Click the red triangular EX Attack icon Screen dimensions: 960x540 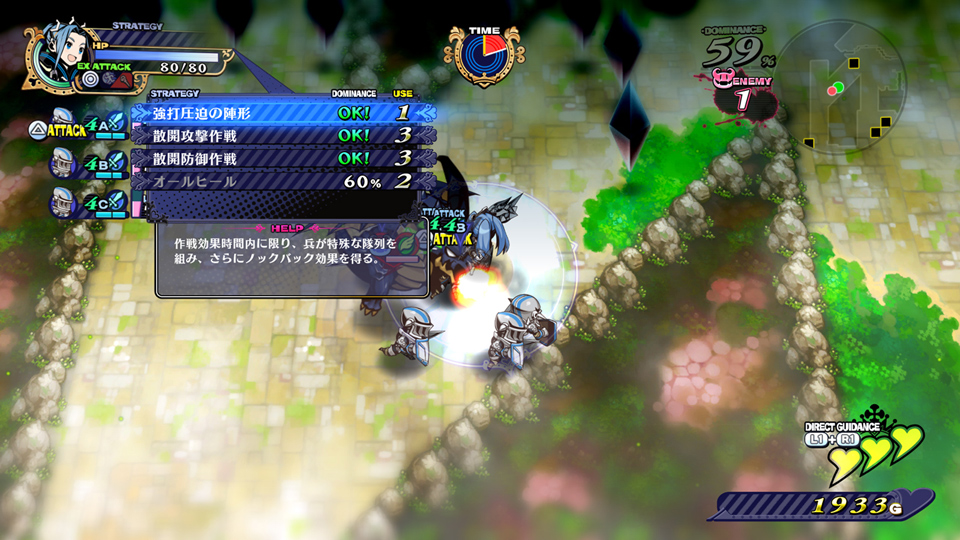123,78
